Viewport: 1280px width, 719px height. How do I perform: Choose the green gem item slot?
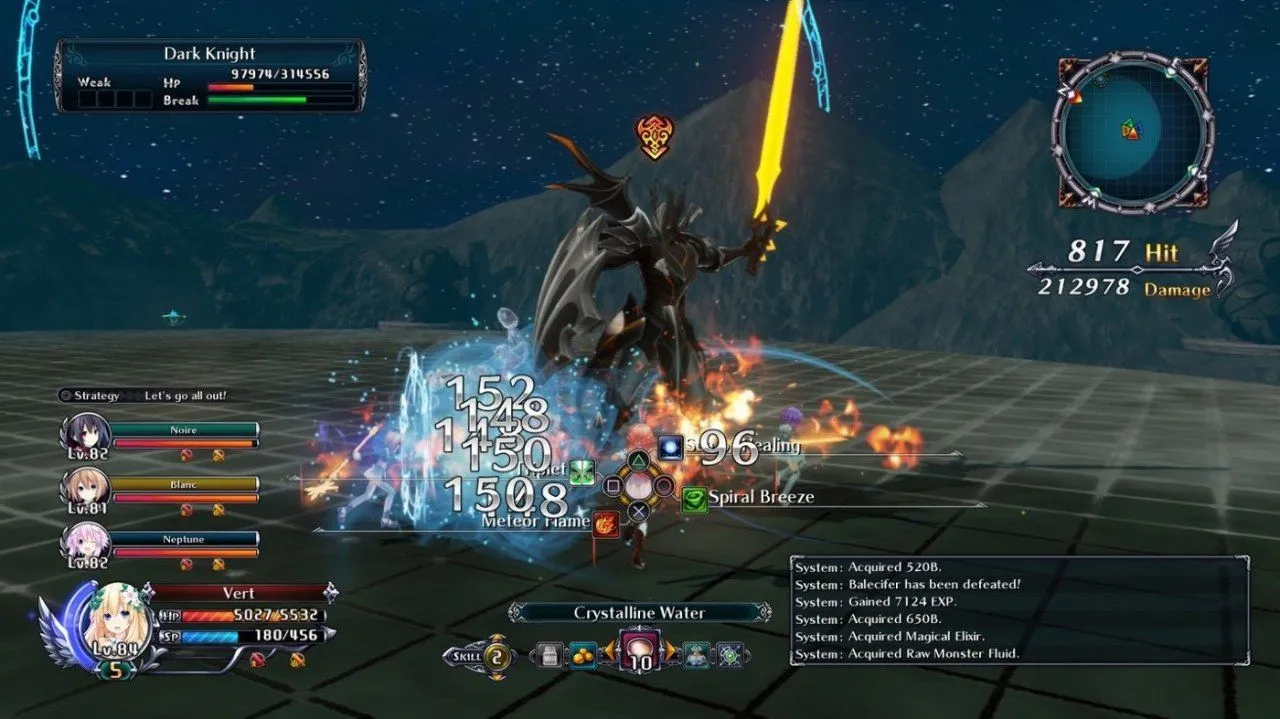click(730, 656)
